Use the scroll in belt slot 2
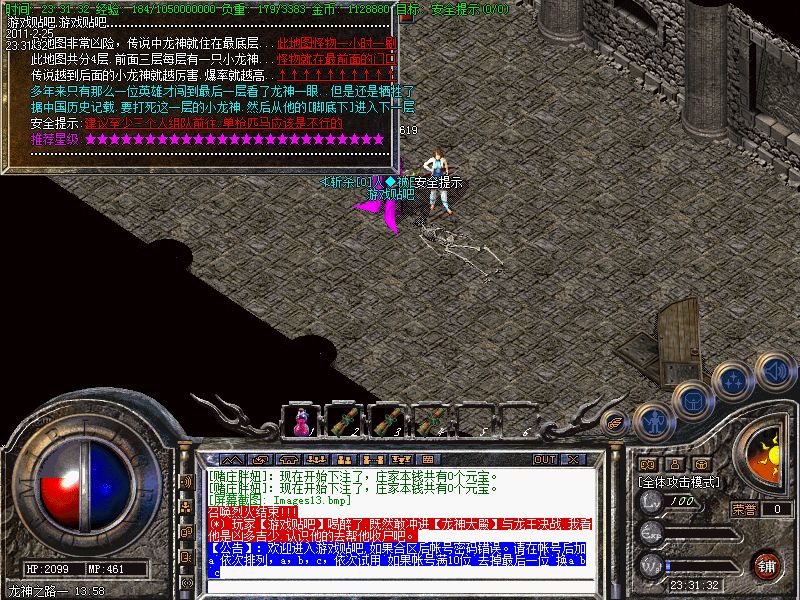800x600 pixels. [x=343, y=422]
